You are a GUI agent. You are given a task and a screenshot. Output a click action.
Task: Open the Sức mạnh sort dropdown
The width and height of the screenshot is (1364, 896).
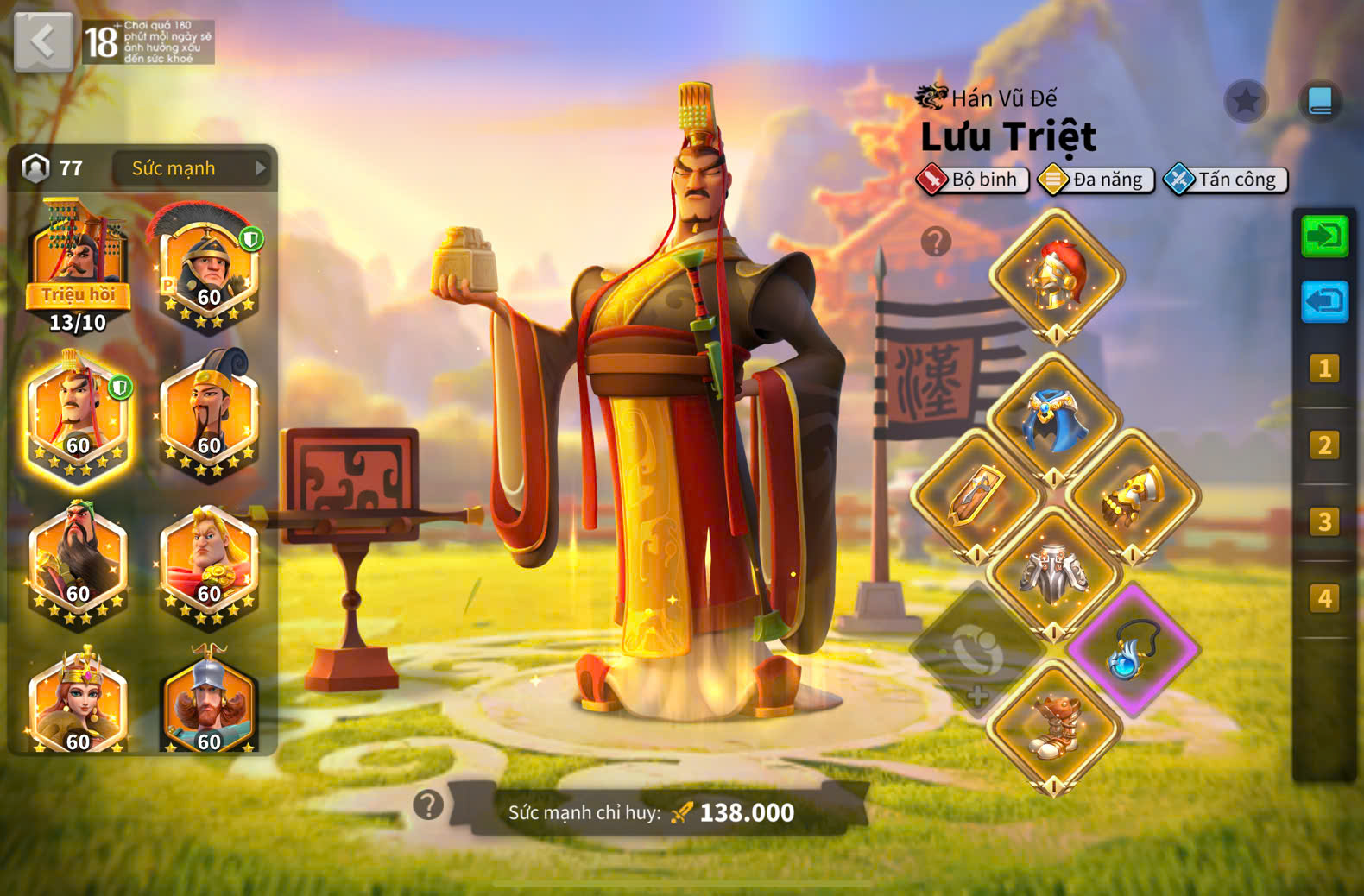click(192, 168)
